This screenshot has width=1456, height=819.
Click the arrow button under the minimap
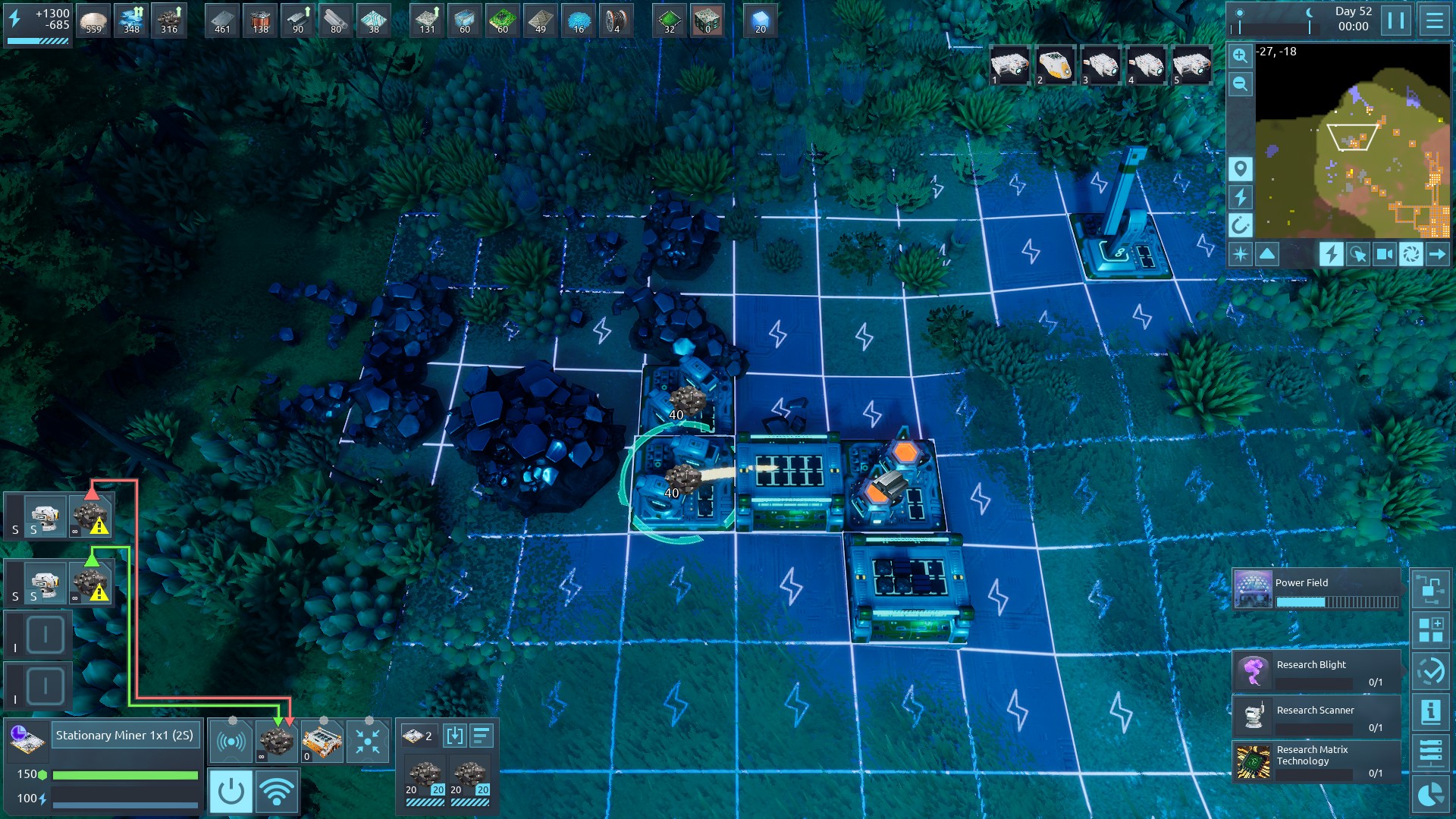coord(1437,254)
